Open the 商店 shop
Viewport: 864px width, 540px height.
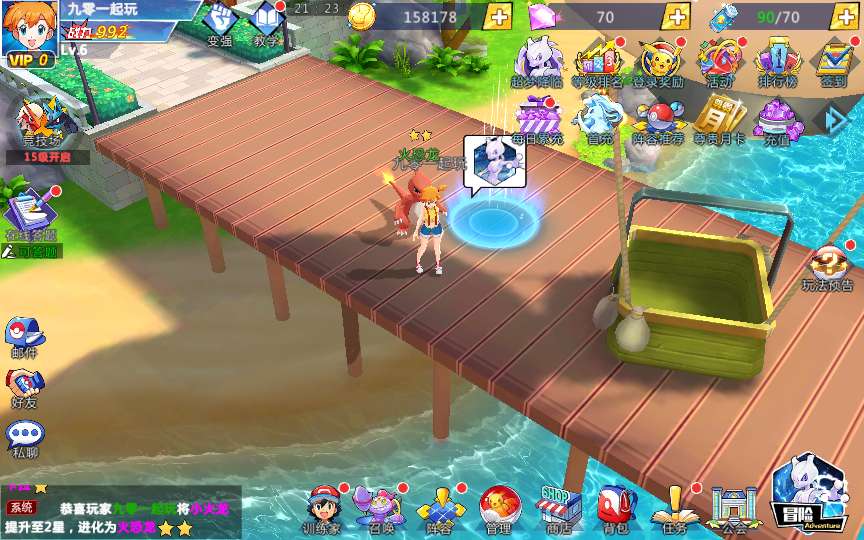tap(558, 507)
